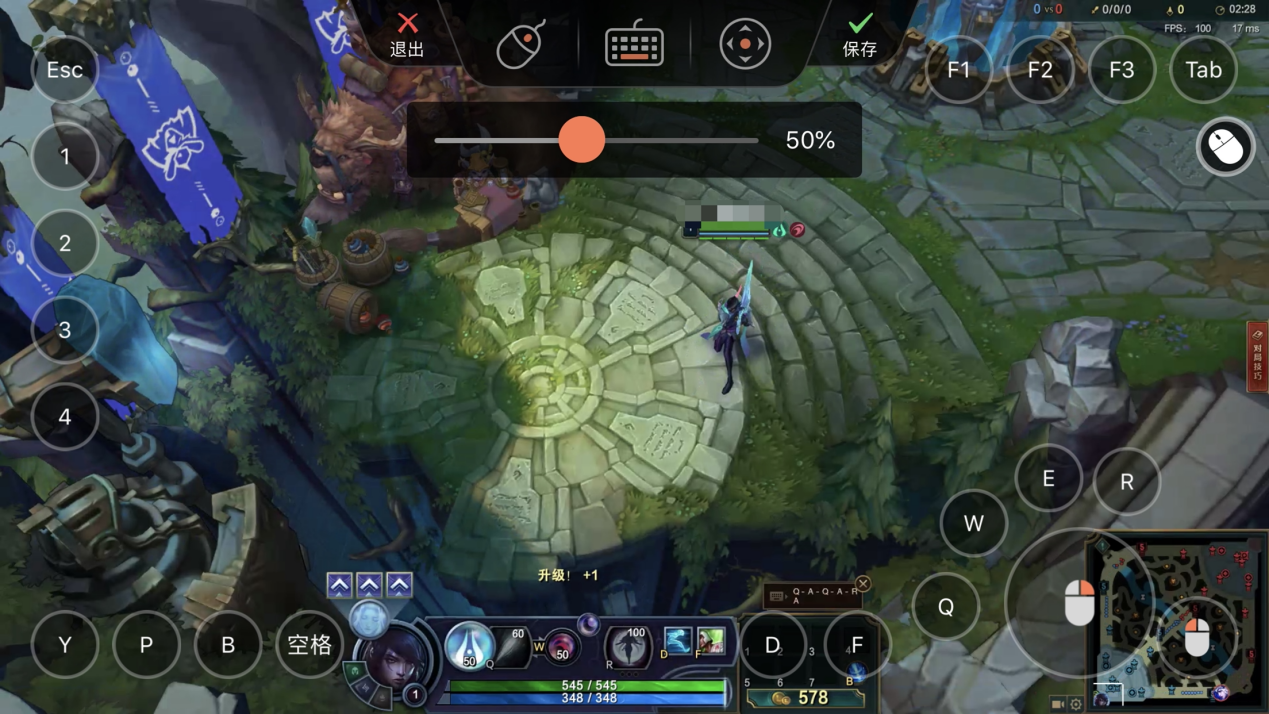Exit the key layout editor with 退出
The image size is (1269, 714).
pos(407,35)
